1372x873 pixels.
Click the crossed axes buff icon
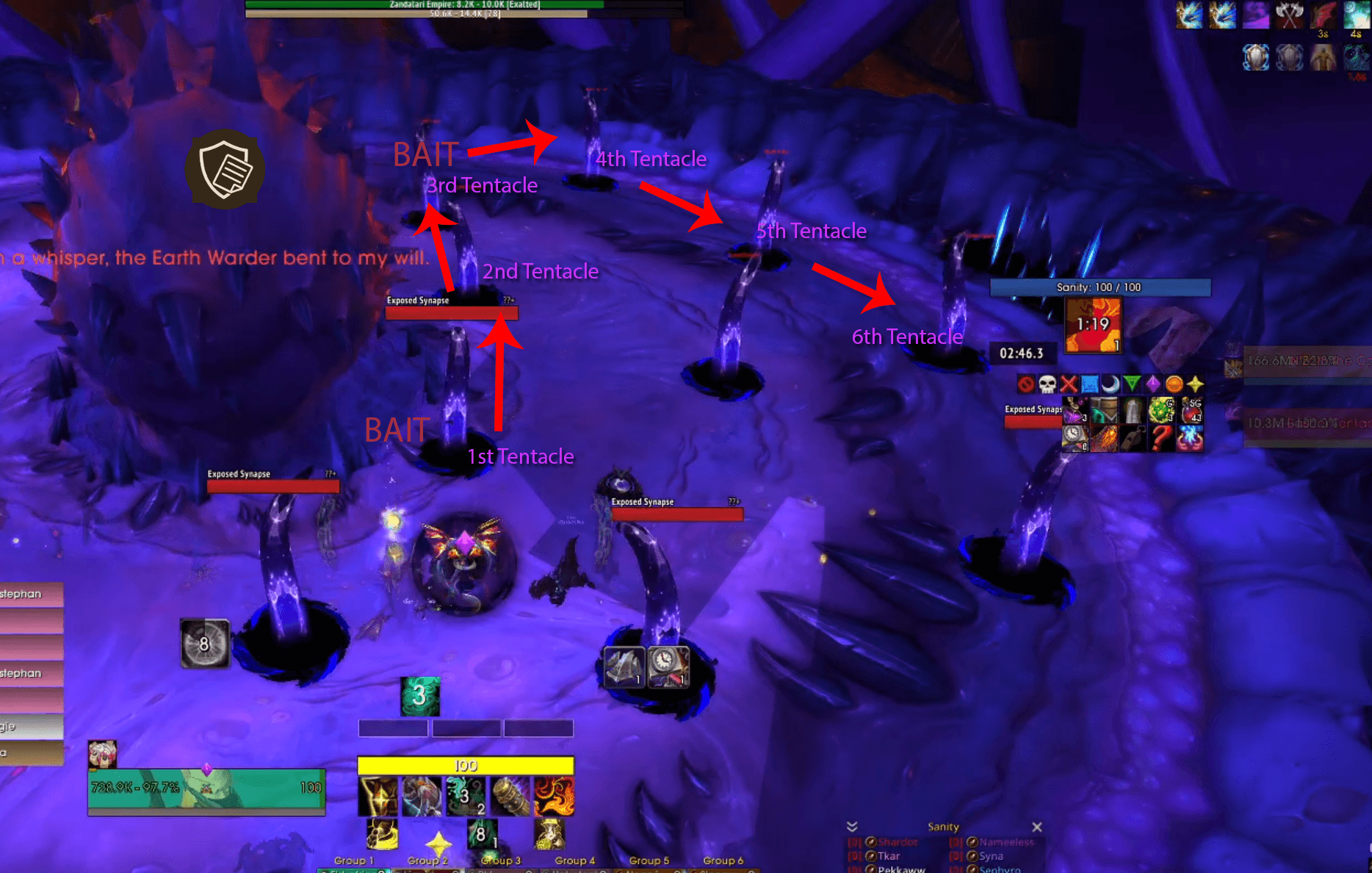click(x=1289, y=15)
